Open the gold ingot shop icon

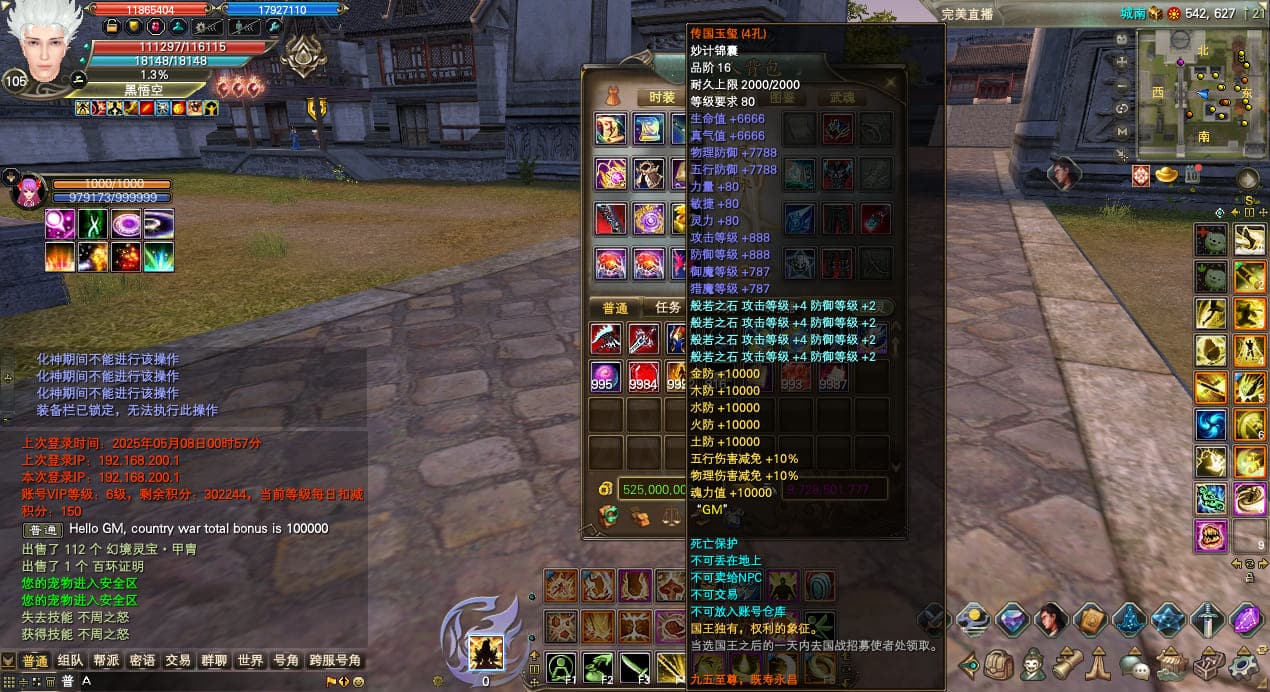[x=1166, y=175]
